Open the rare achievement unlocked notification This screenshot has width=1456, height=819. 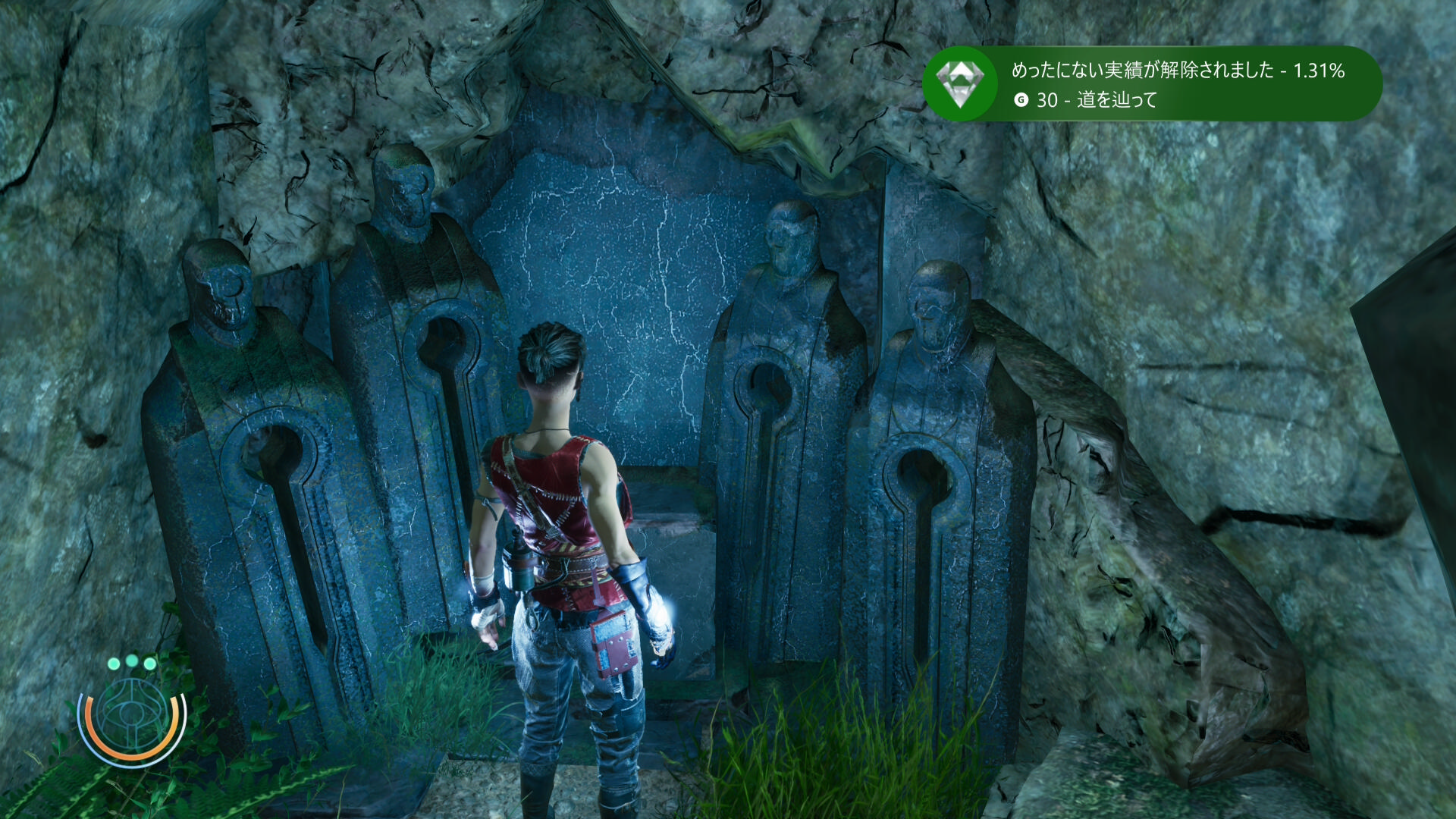pyautogui.click(x=1177, y=84)
